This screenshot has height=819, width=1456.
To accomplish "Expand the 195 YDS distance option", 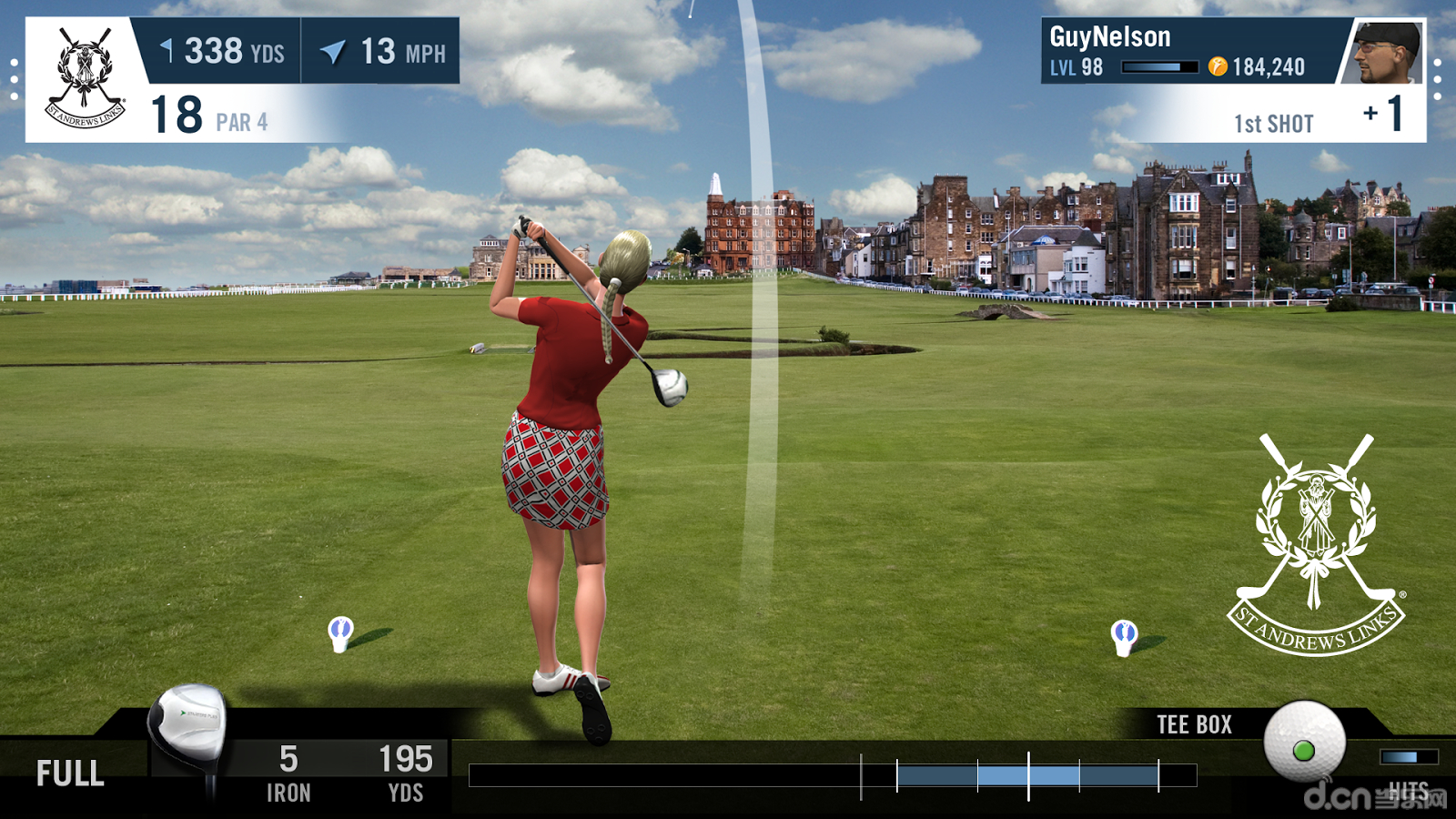I will click(x=407, y=769).
